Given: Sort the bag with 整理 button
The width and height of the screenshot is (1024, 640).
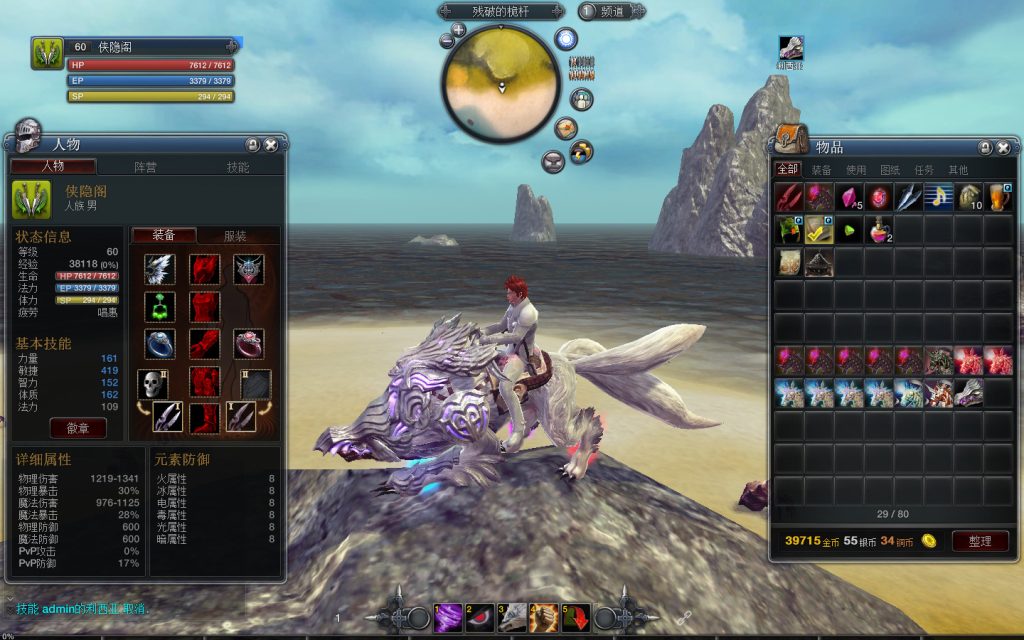Looking at the screenshot, I should coord(979,541).
